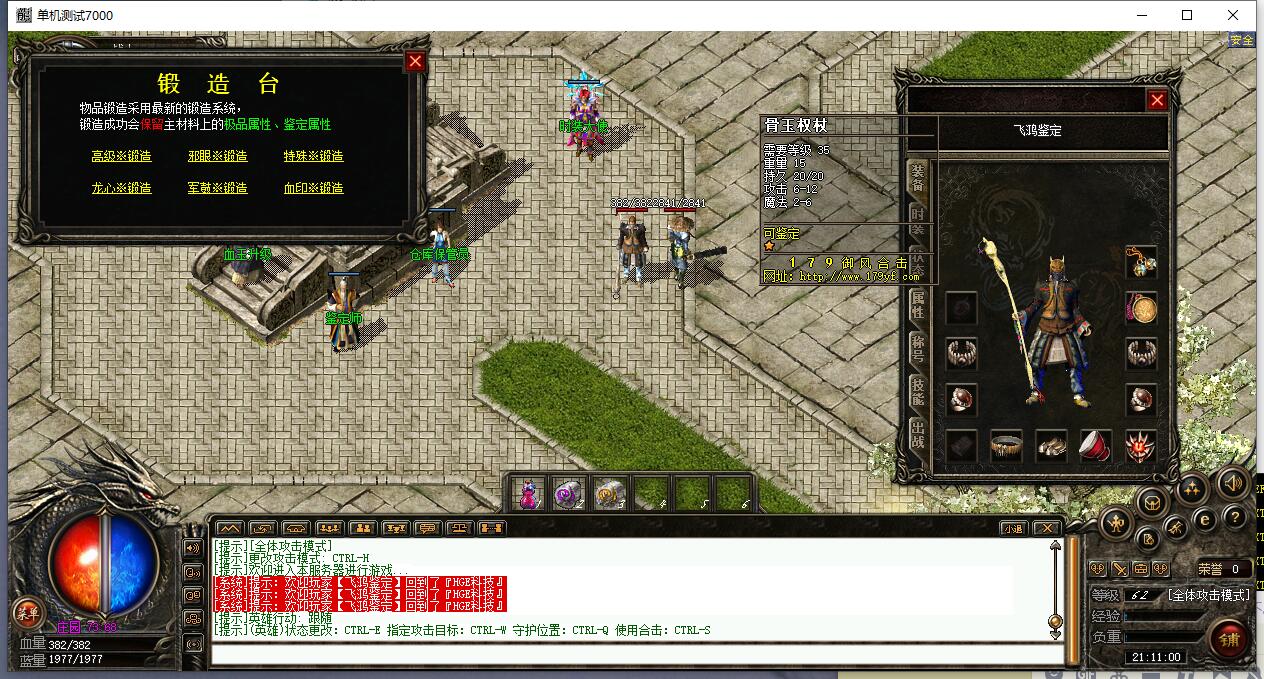This screenshot has height=679, width=1264.
Task: Switch to the 属性 attributes tab
Action: (918, 304)
